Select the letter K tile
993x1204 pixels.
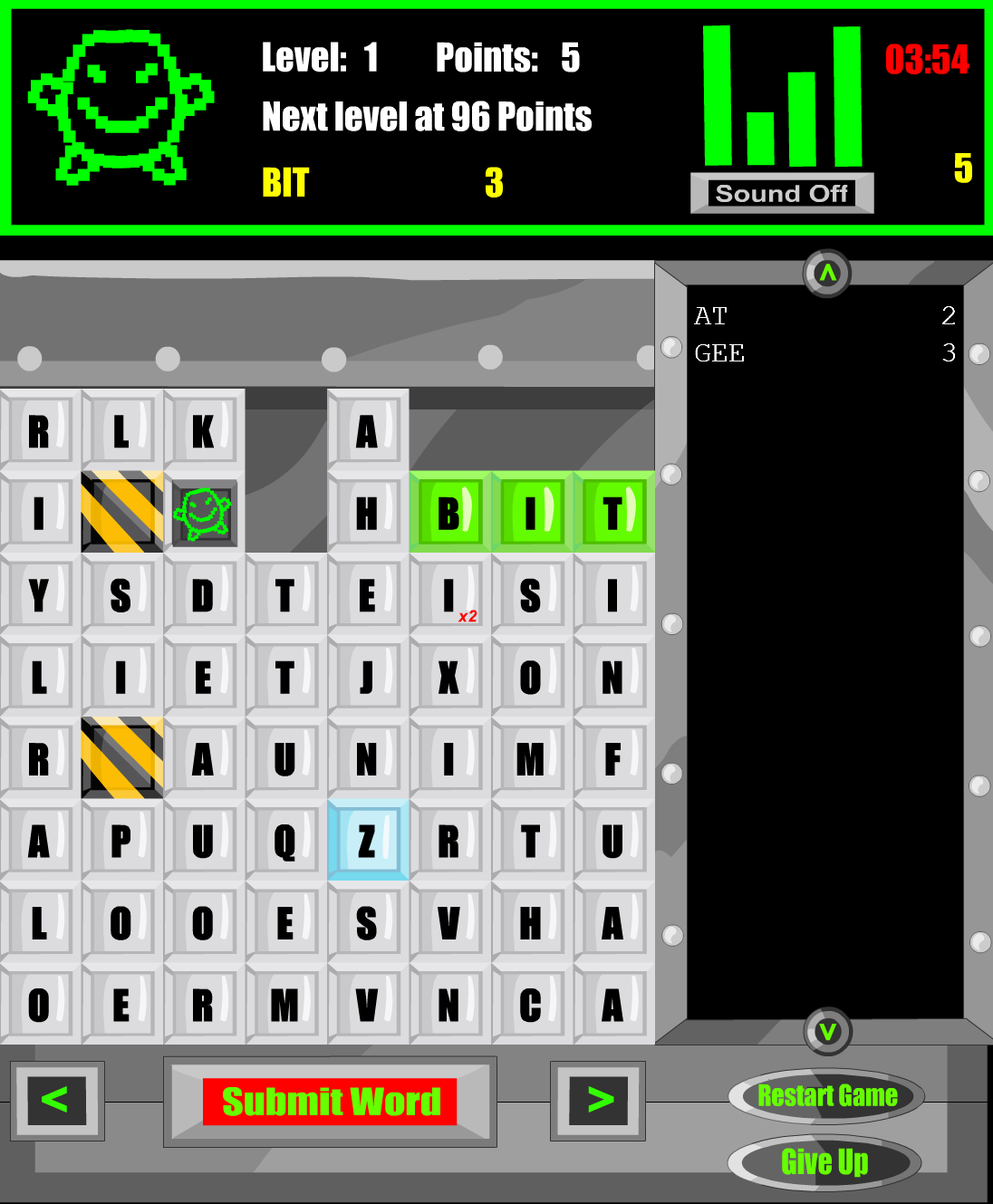click(204, 431)
